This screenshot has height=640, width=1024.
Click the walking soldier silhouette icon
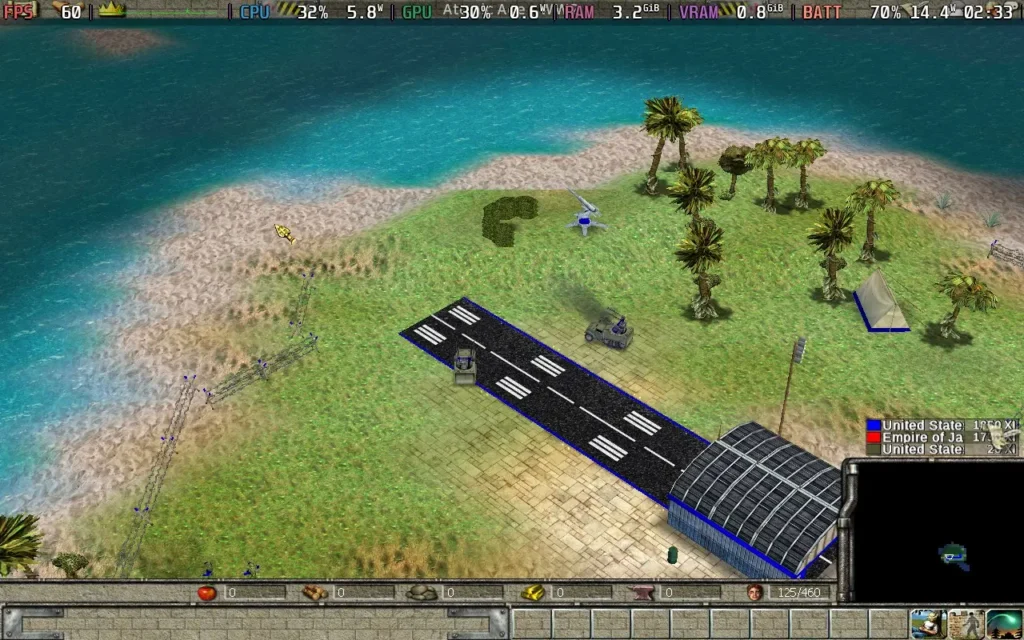(966, 624)
